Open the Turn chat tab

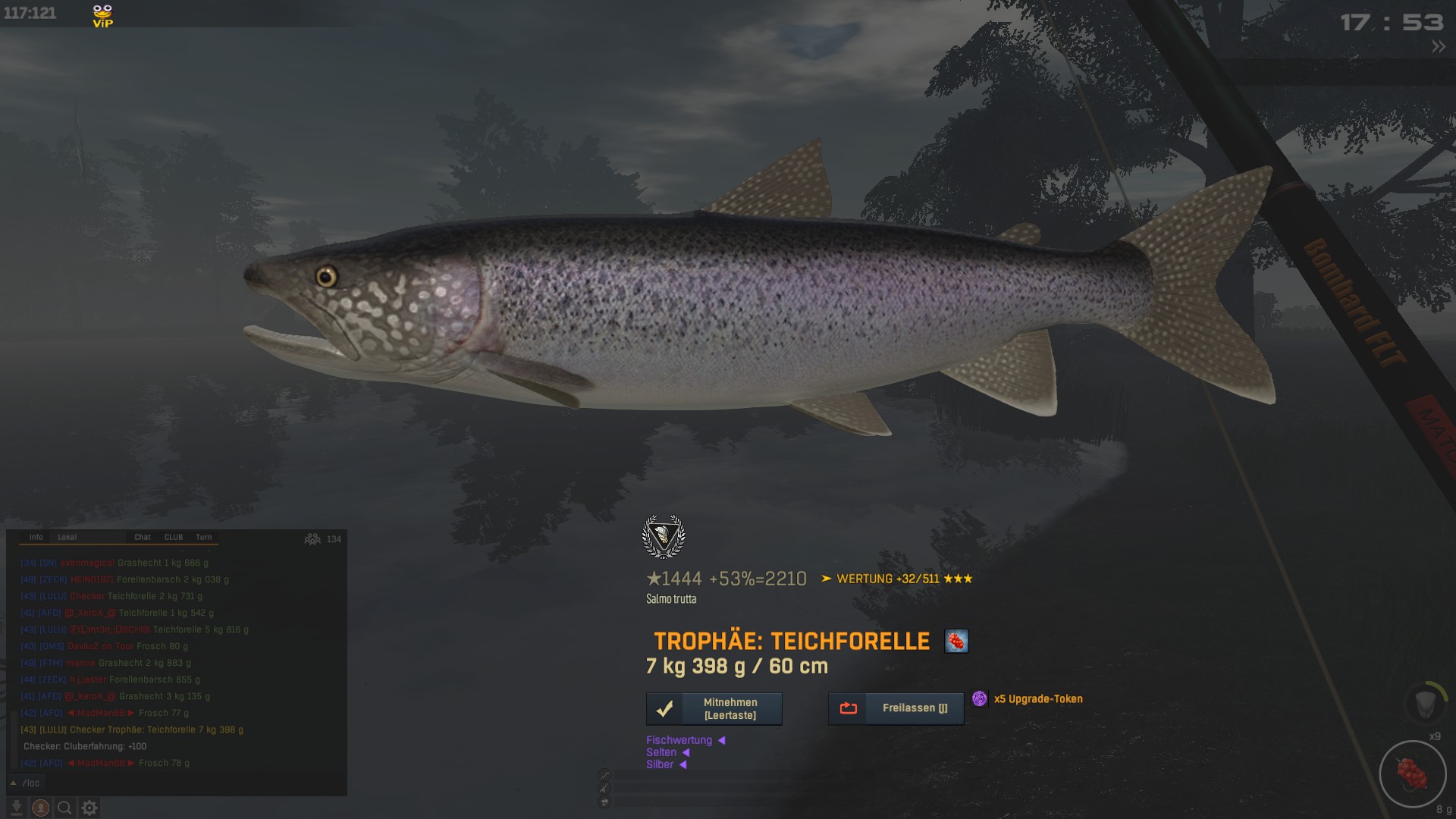coord(204,537)
